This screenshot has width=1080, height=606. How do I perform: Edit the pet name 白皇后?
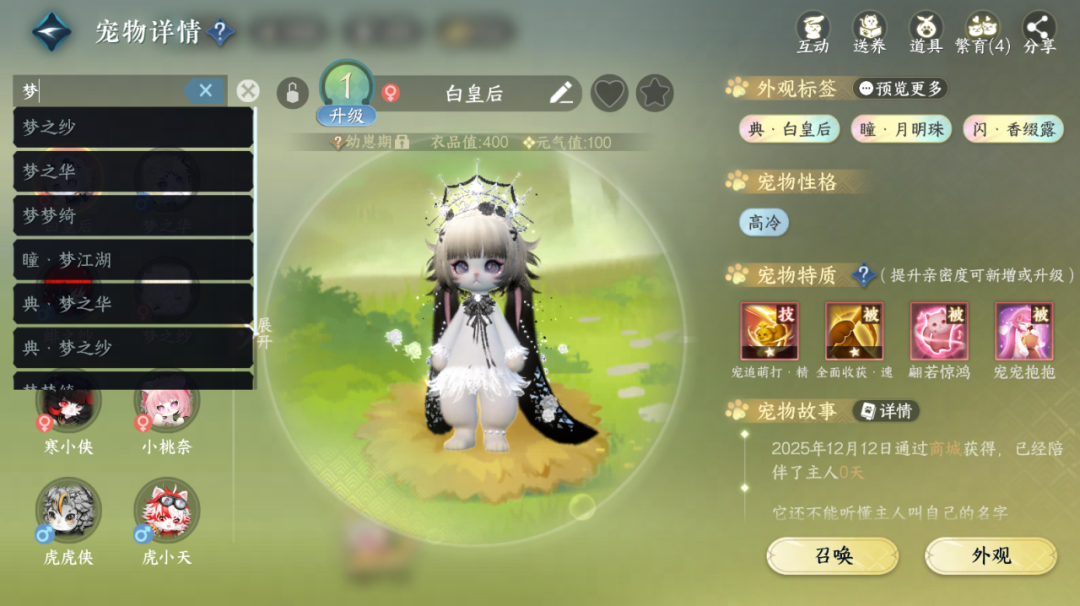[x=561, y=94]
